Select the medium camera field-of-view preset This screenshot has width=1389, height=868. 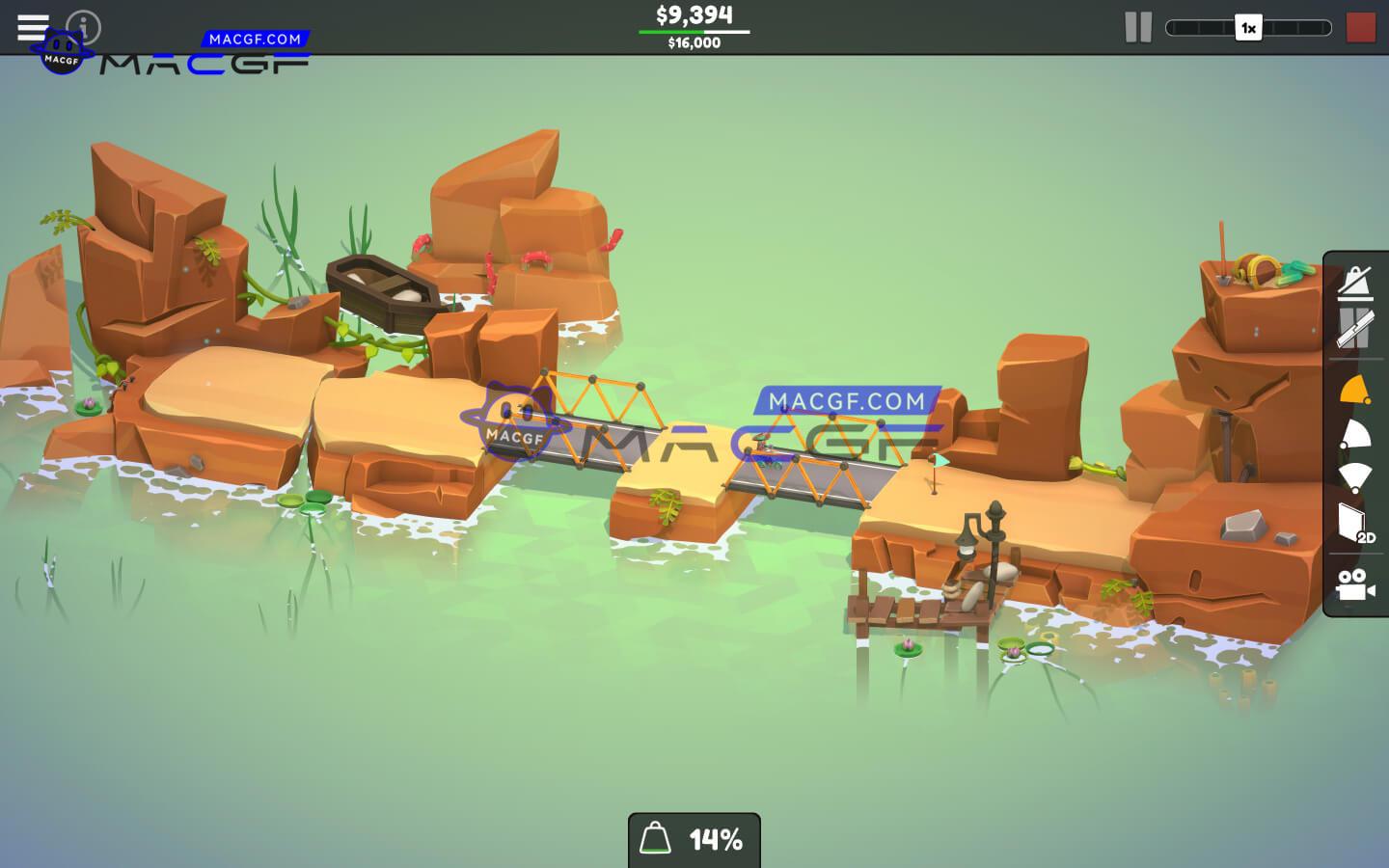pos(1355,434)
